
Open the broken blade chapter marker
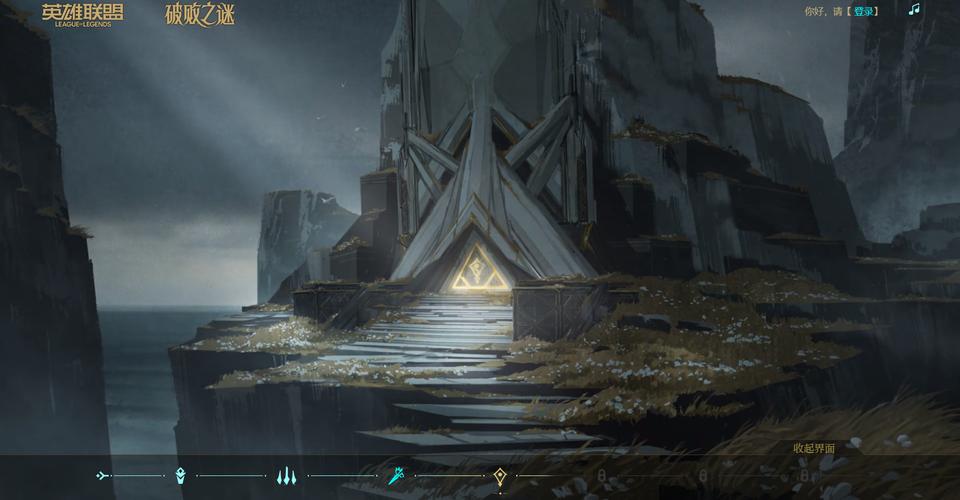pyautogui.click(x=396, y=476)
